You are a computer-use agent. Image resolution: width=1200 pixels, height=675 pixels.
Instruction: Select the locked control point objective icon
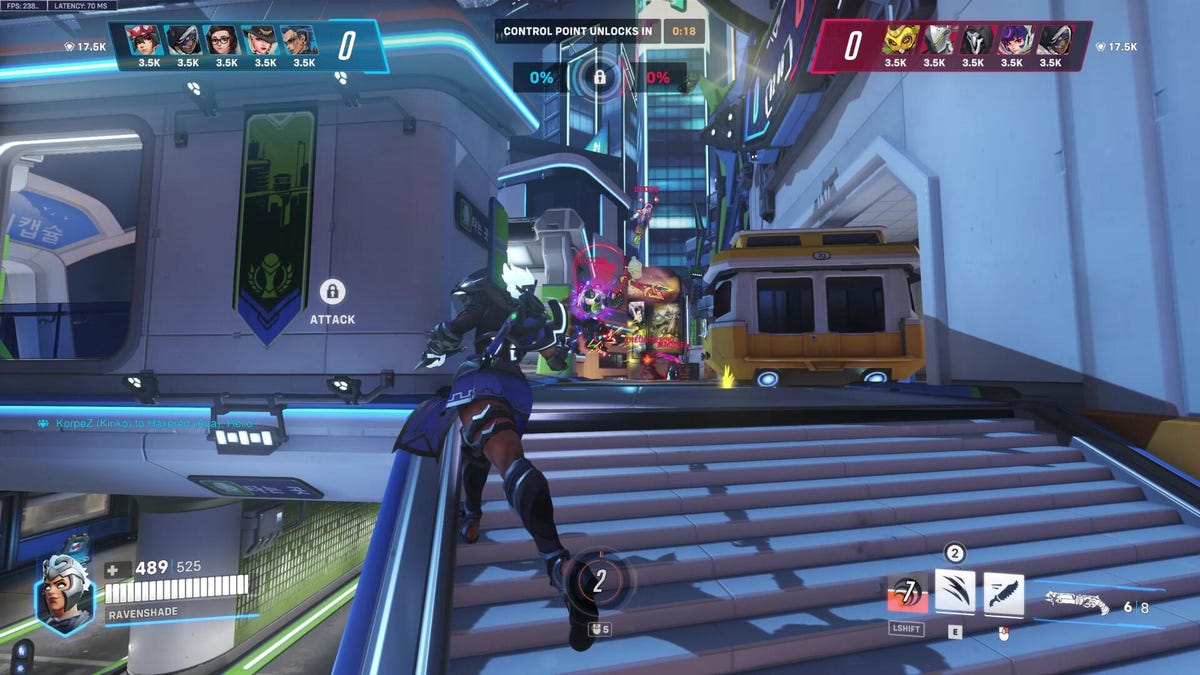point(600,76)
